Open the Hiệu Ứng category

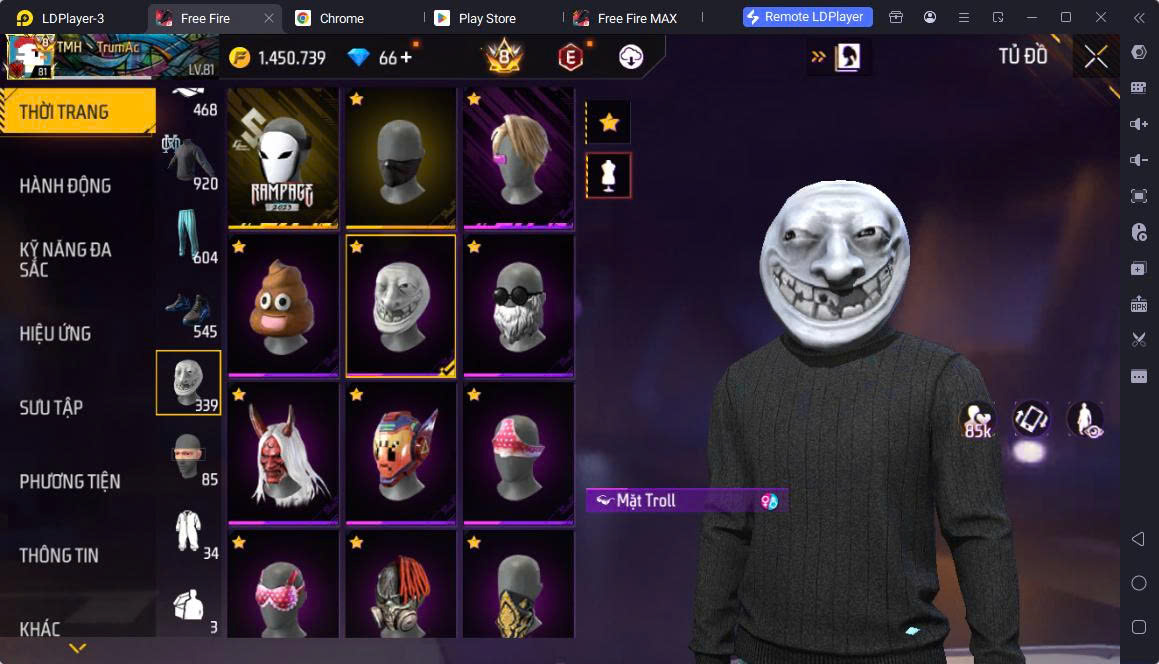[x=56, y=334]
